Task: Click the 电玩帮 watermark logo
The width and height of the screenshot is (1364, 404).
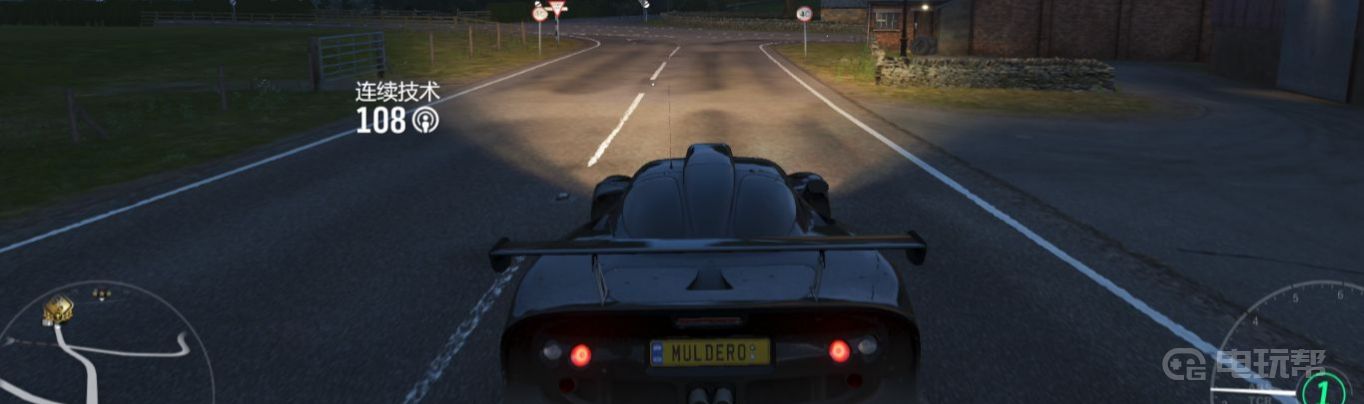Action: coord(1245,364)
